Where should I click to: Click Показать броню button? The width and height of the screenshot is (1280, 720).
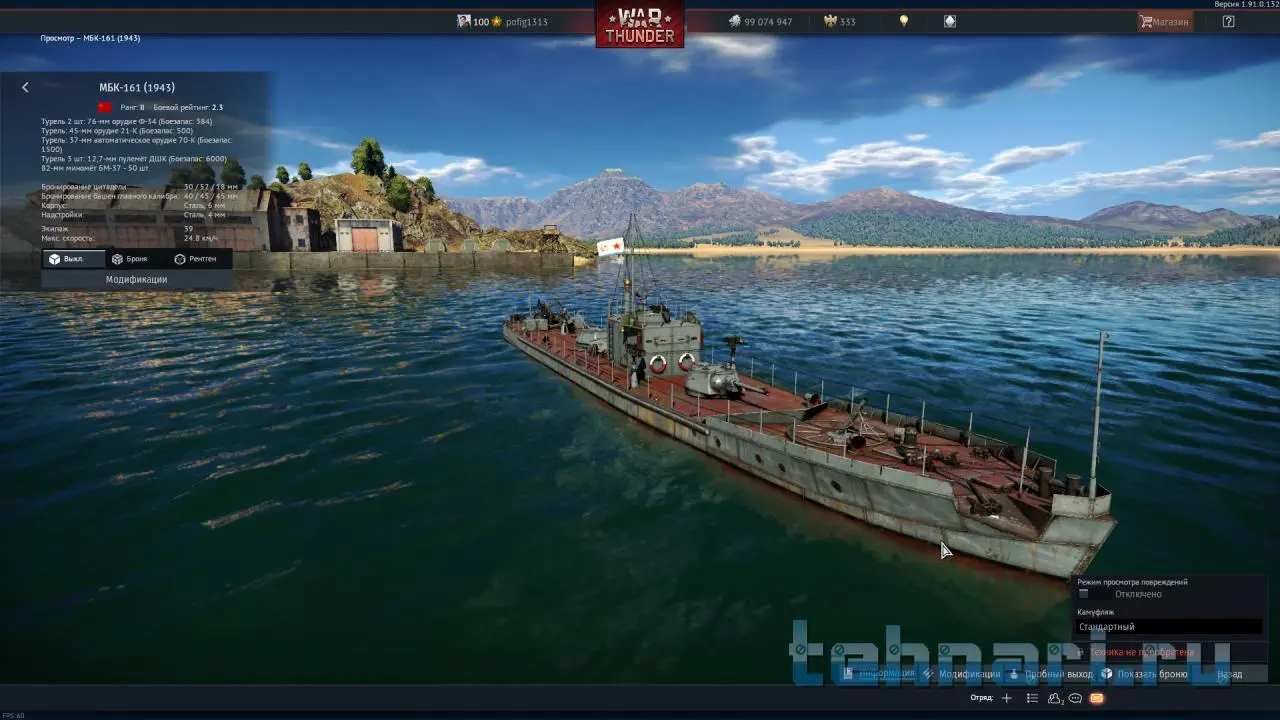[x=1145, y=674]
